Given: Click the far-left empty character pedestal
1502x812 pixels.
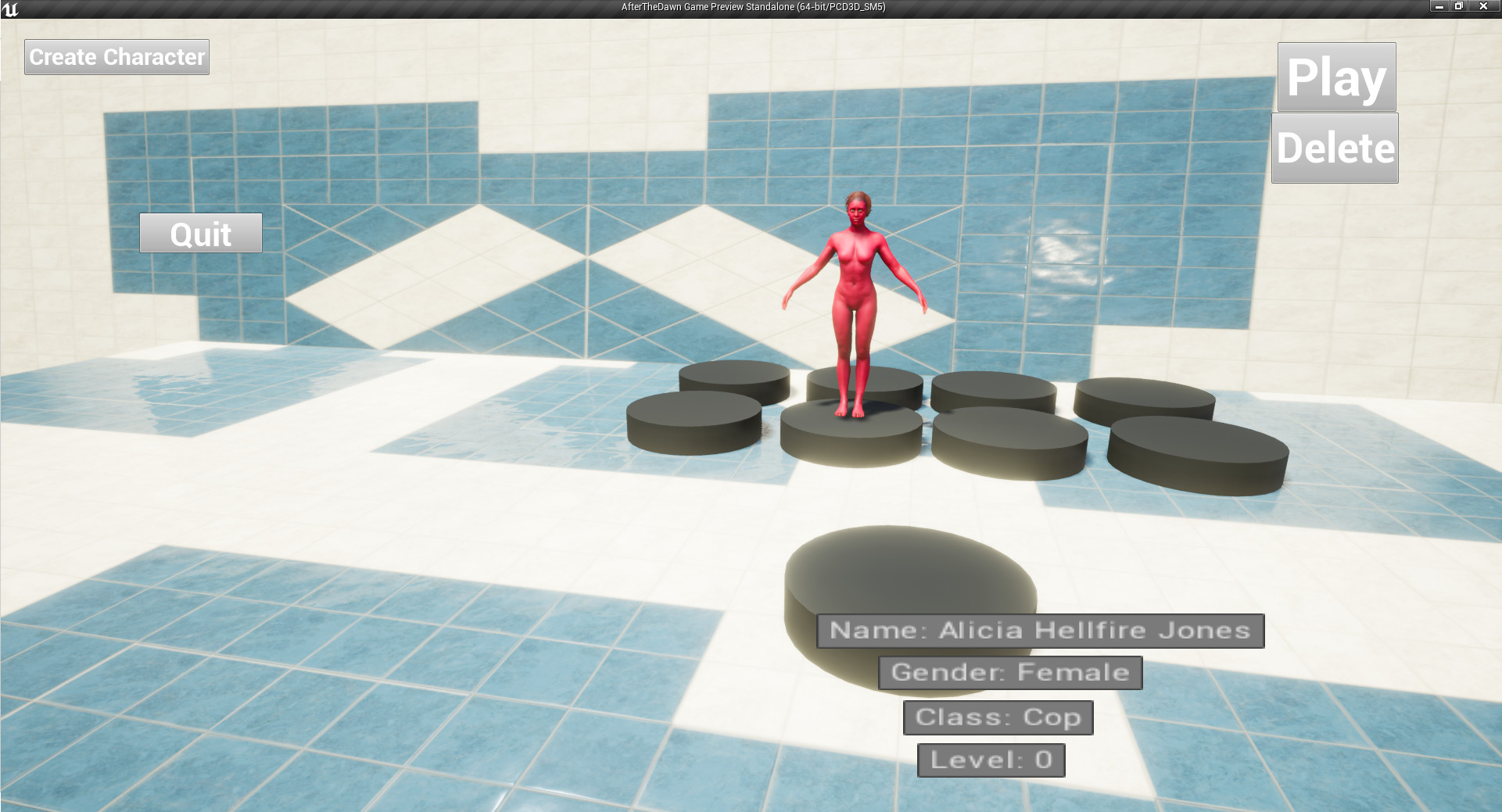Looking at the screenshot, I should coord(735,381).
